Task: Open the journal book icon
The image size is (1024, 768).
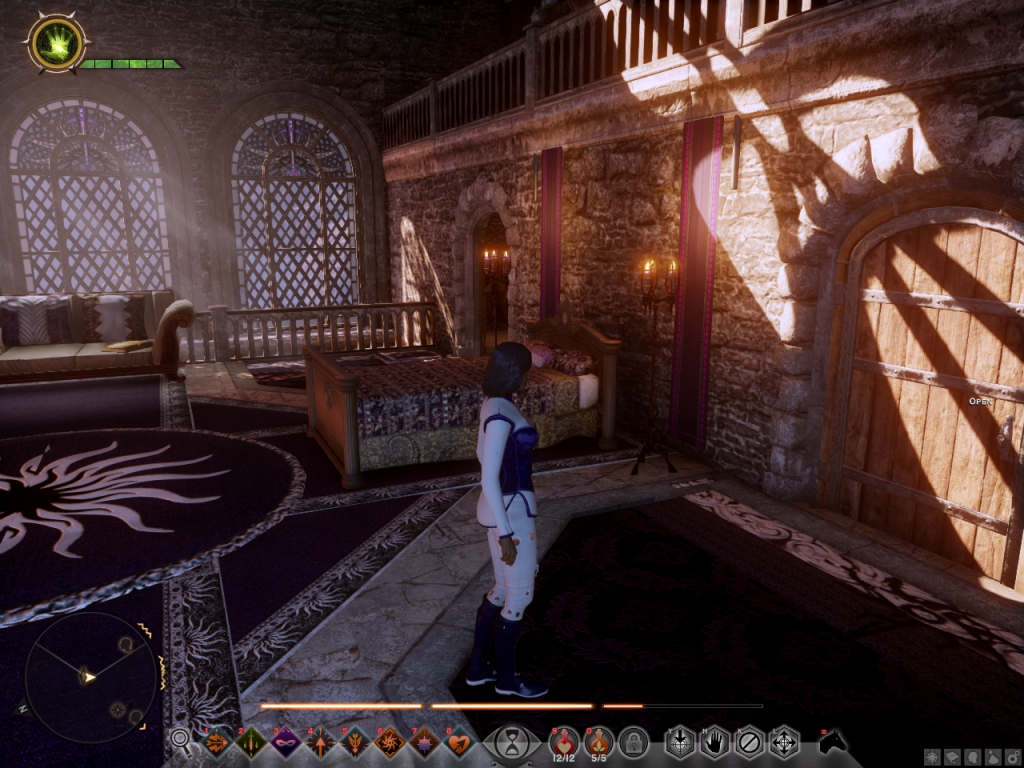Action: (x=950, y=758)
